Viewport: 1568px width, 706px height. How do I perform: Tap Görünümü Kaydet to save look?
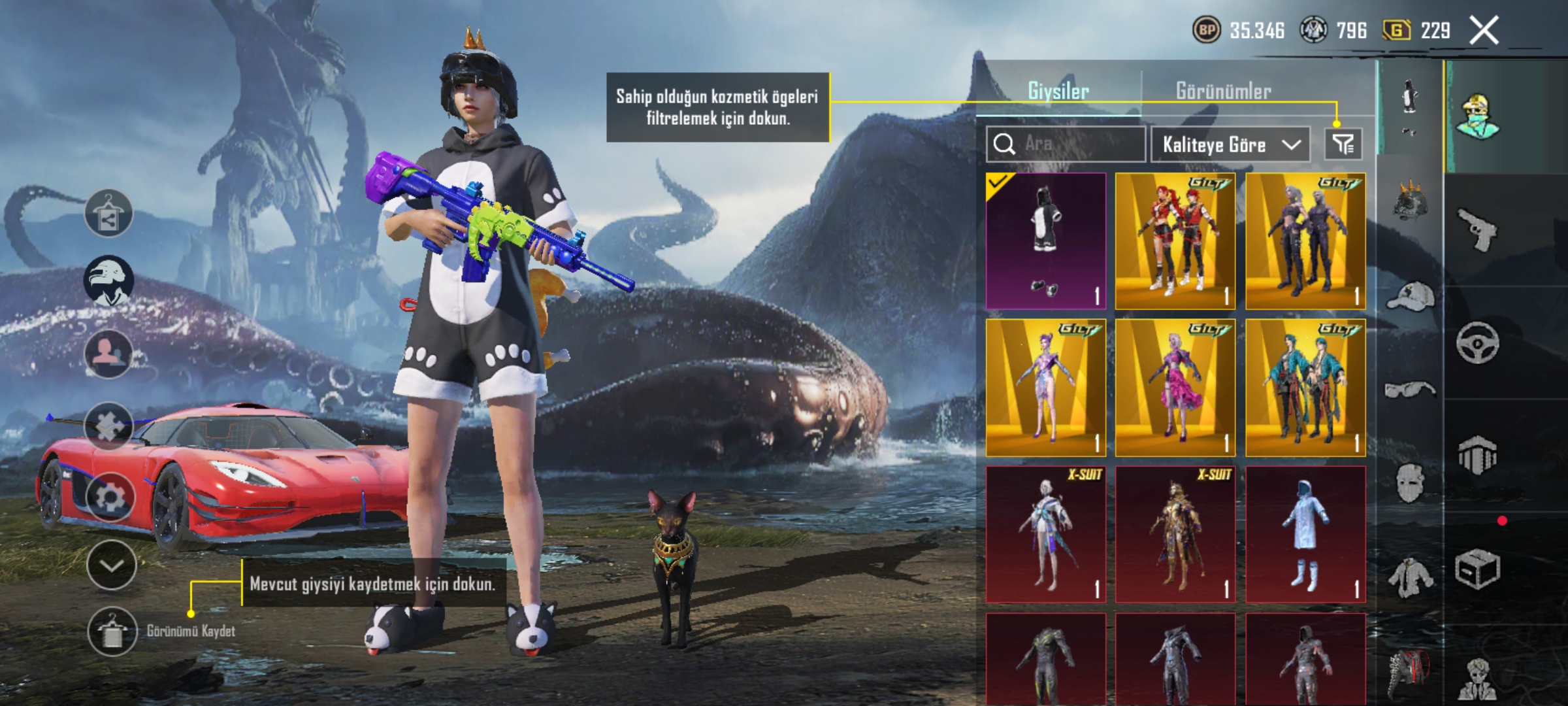(x=113, y=631)
